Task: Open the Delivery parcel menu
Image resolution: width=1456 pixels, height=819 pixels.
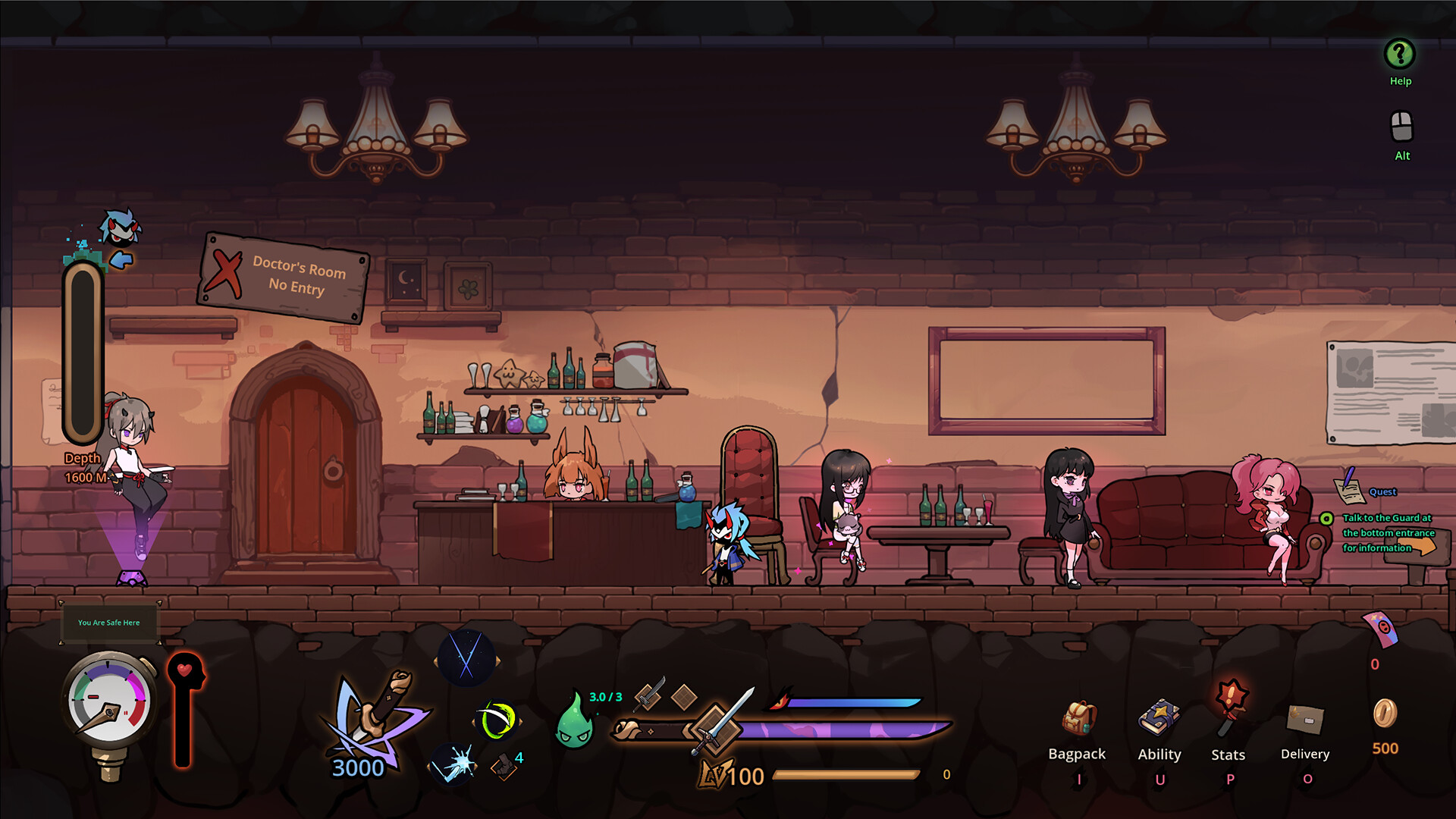Action: tap(1304, 717)
